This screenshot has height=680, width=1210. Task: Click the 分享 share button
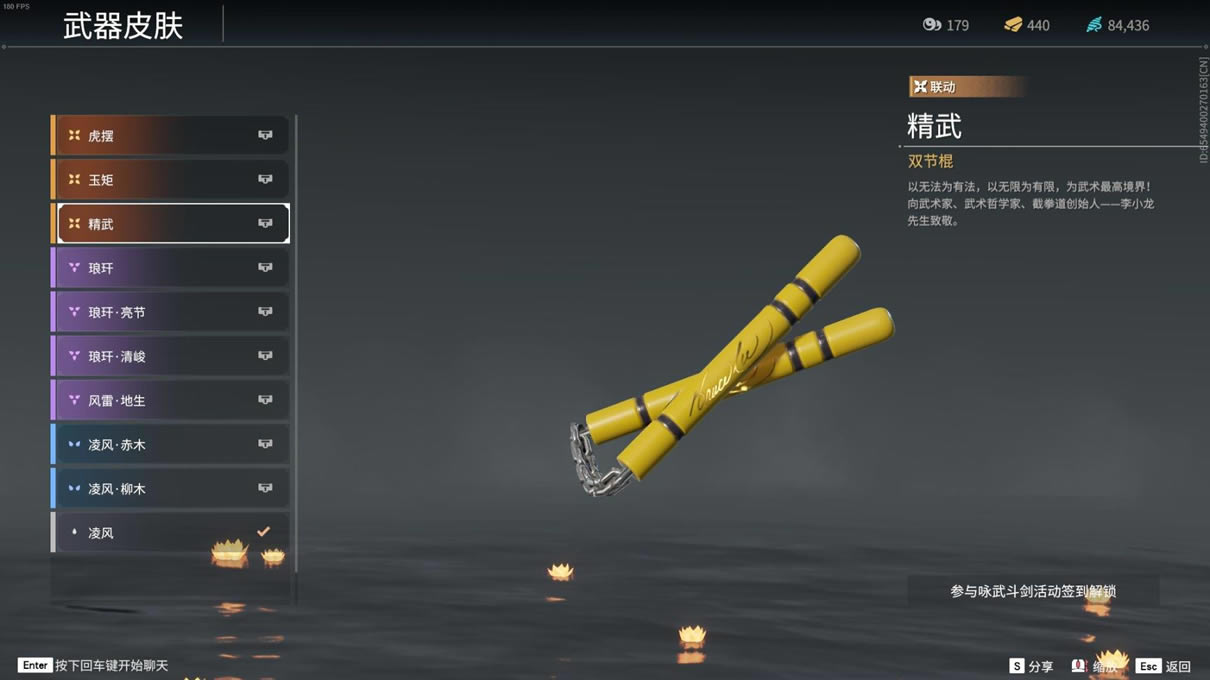(1031, 666)
